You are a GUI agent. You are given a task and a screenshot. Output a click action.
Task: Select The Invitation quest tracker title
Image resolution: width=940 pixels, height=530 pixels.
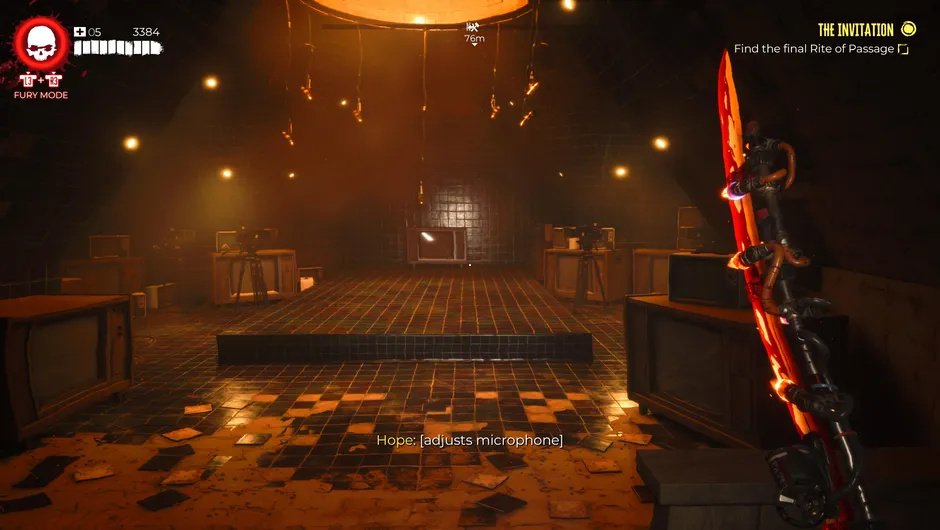click(855, 30)
